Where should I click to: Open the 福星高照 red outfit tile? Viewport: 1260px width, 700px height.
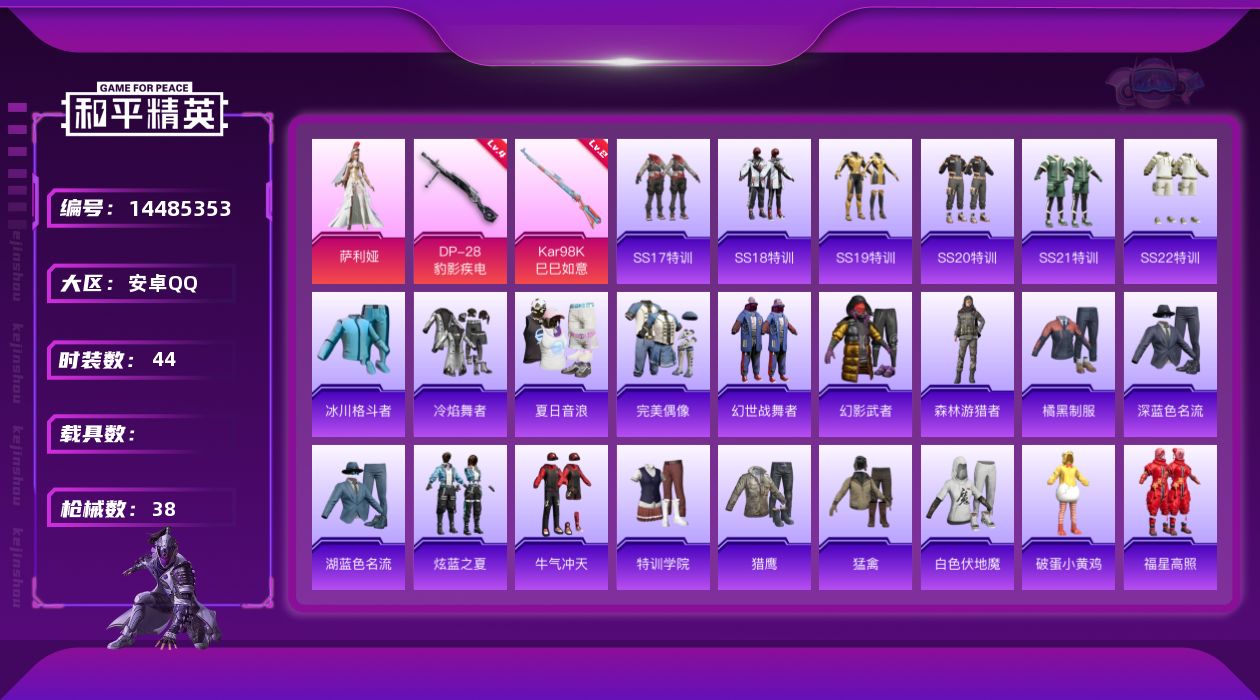click(1170, 516)
